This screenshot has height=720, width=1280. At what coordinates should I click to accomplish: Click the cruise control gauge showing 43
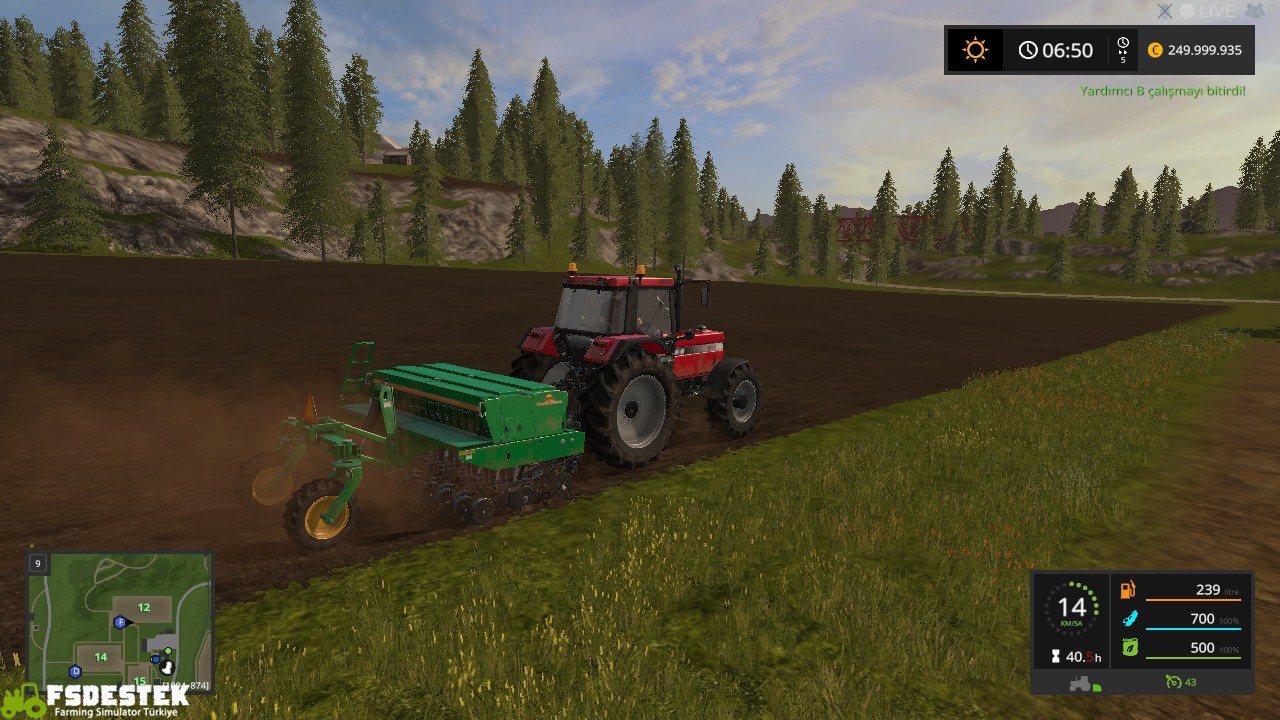pos(1176,682)
